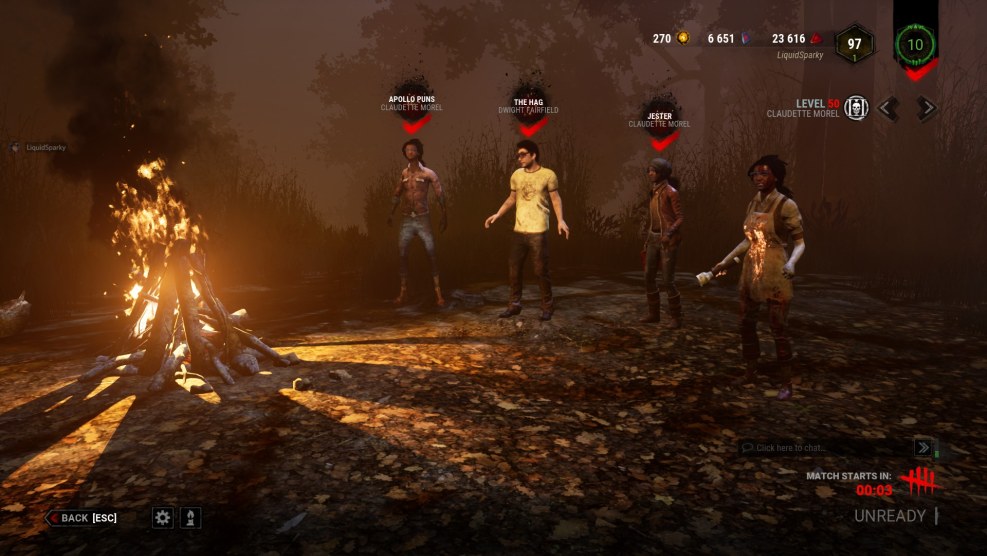
Task: Click the campfire icon next to settings
Action: (189, 517)
